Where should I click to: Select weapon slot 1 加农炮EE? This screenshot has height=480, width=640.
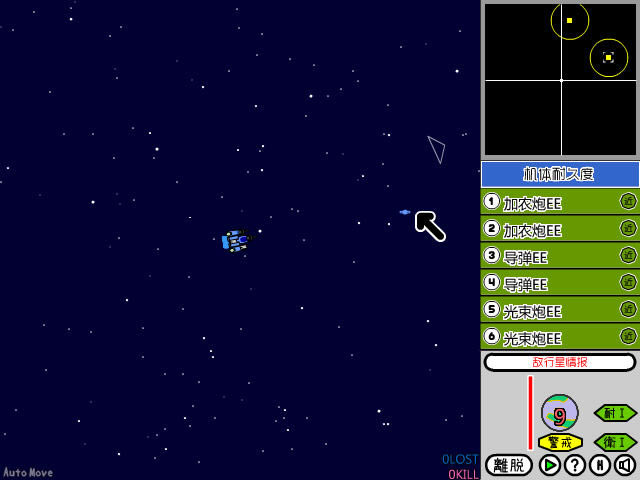coord(548,202)
